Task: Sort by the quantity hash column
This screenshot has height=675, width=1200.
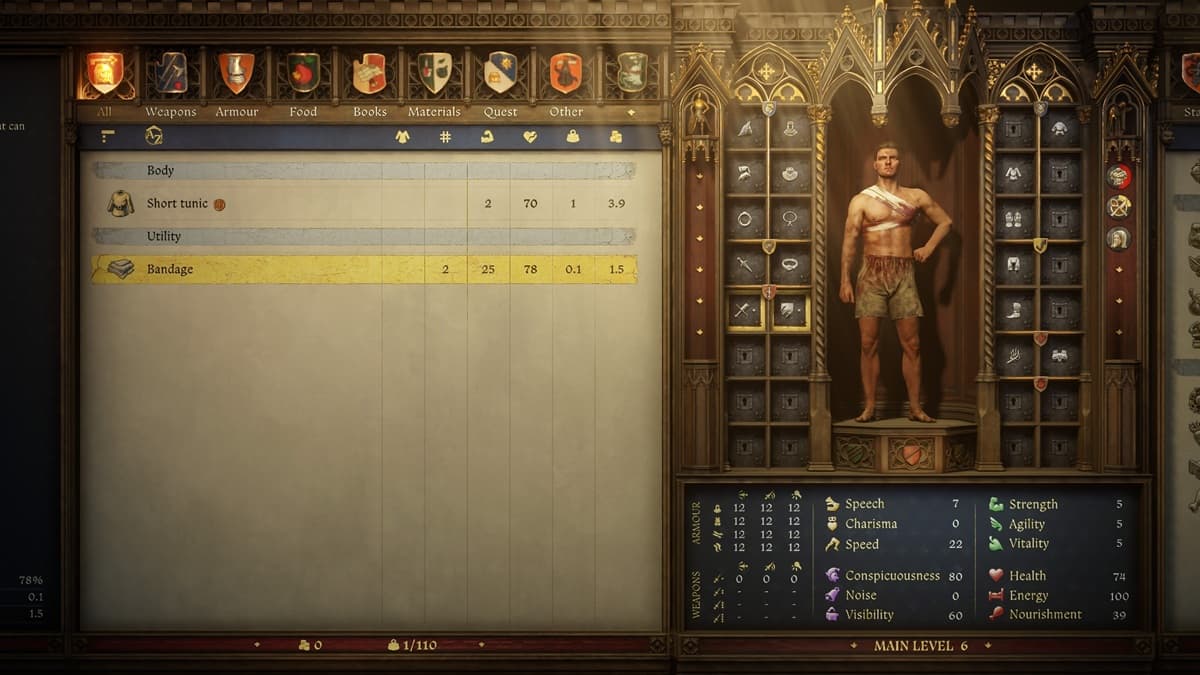Action: pos(445,137)
